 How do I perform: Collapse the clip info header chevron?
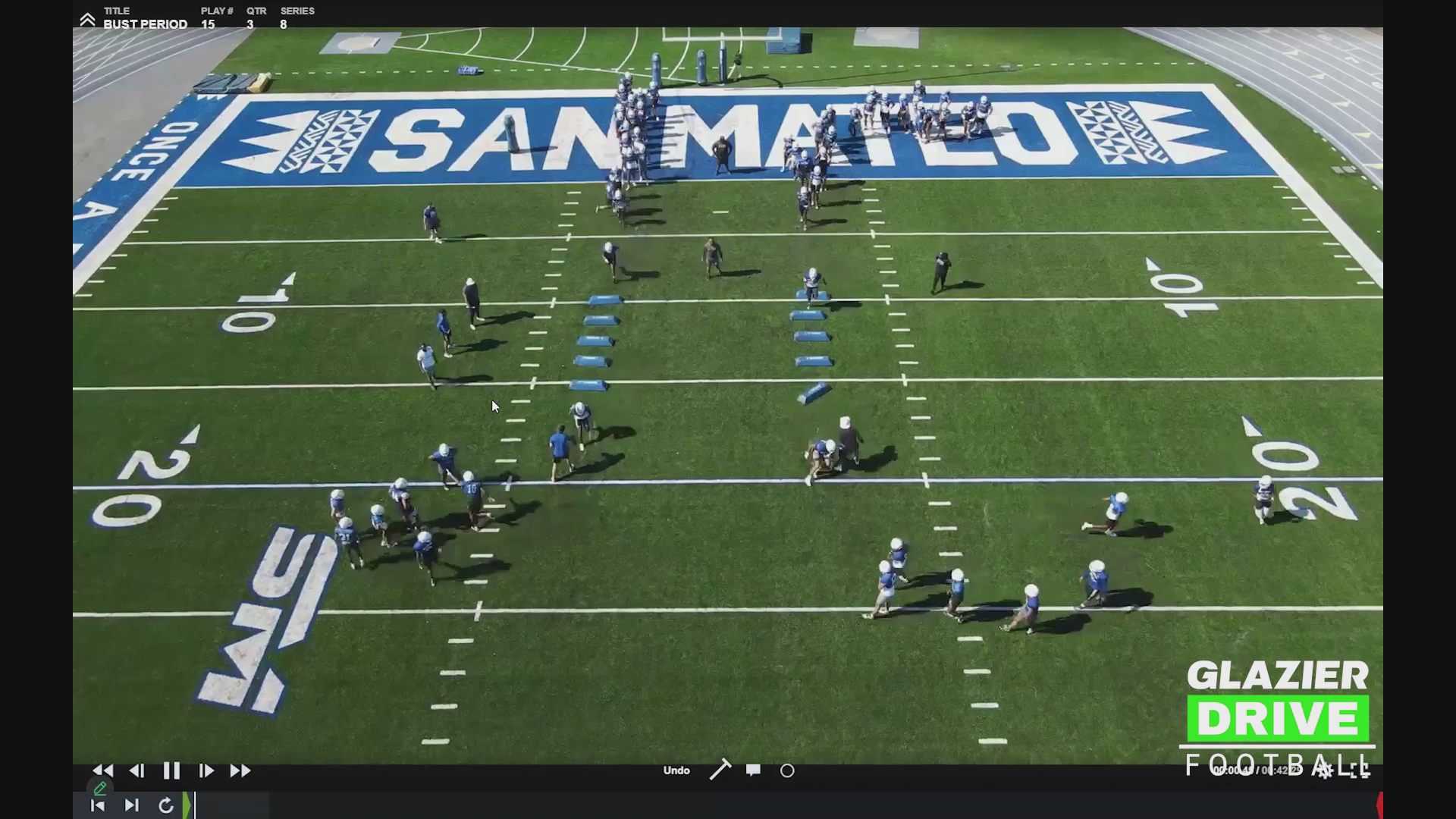pos(87,20)
